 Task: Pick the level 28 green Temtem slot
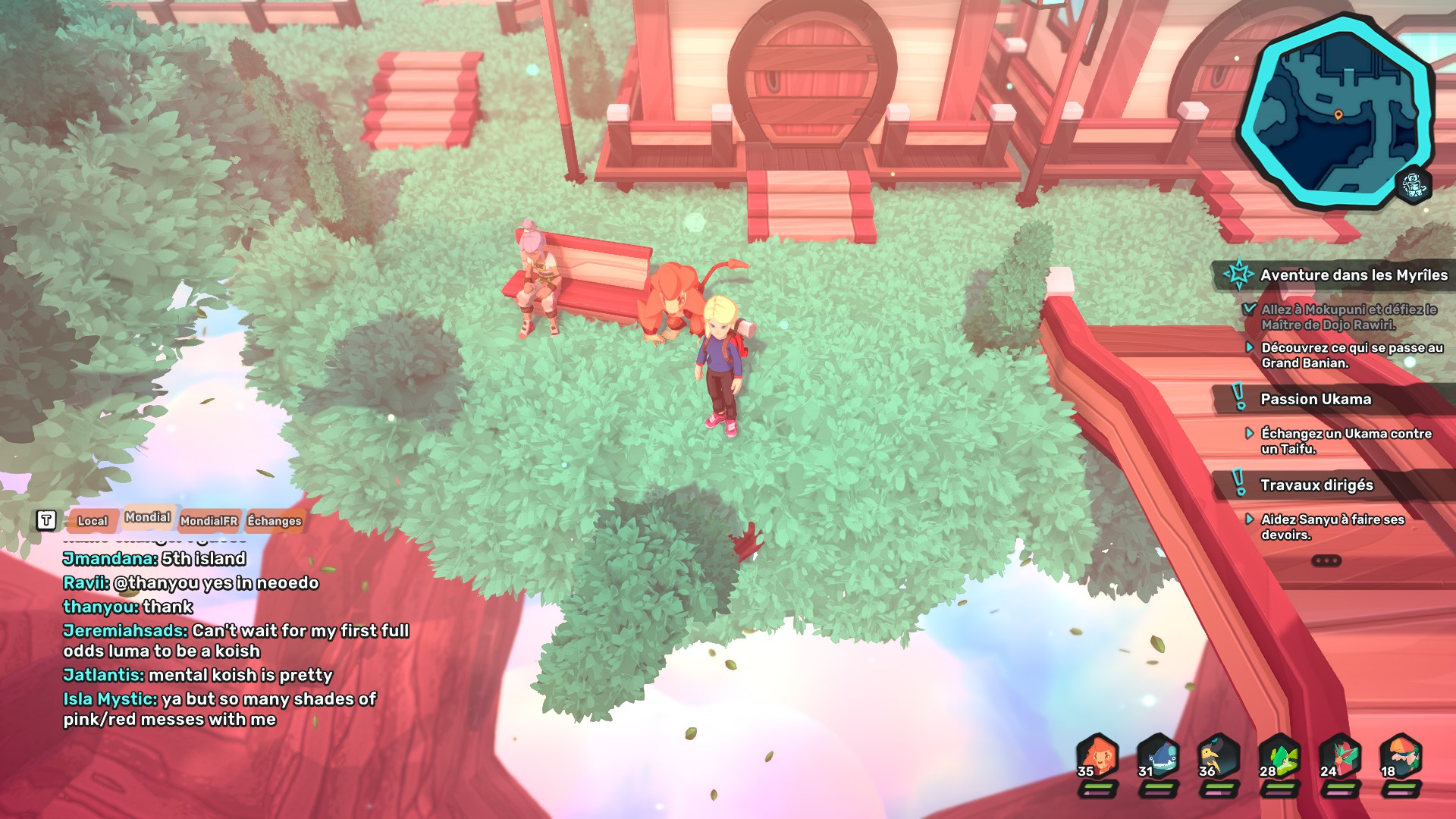click(x=1279, y=757)
